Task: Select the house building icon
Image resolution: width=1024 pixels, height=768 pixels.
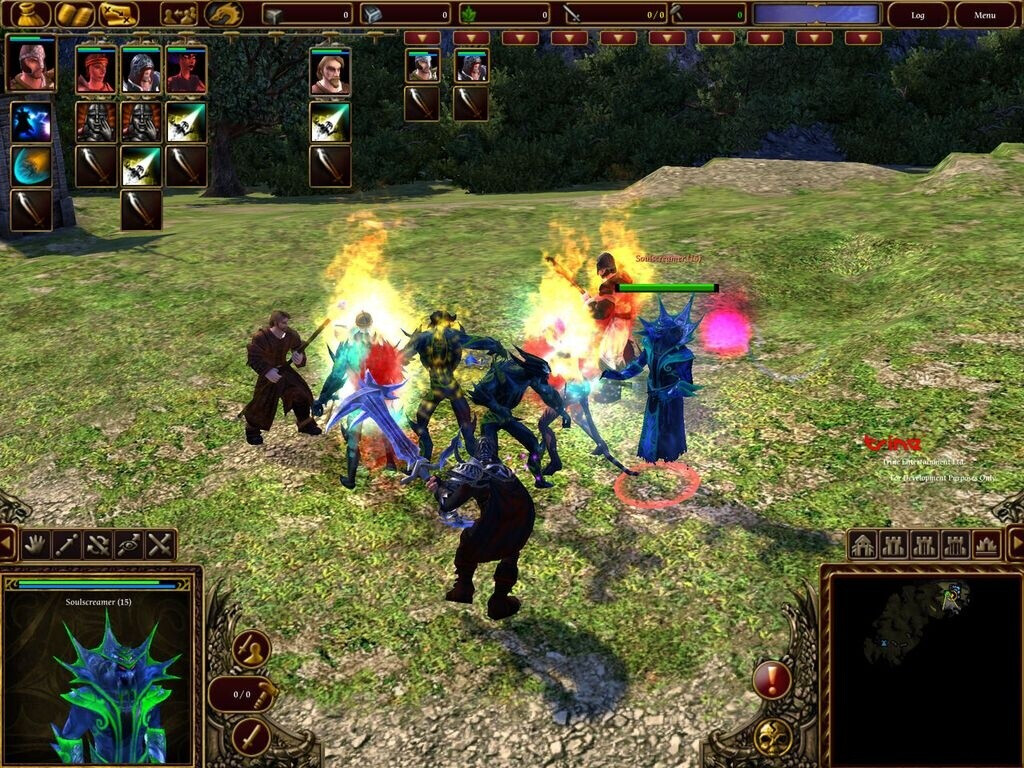Action: pos(863,545)
